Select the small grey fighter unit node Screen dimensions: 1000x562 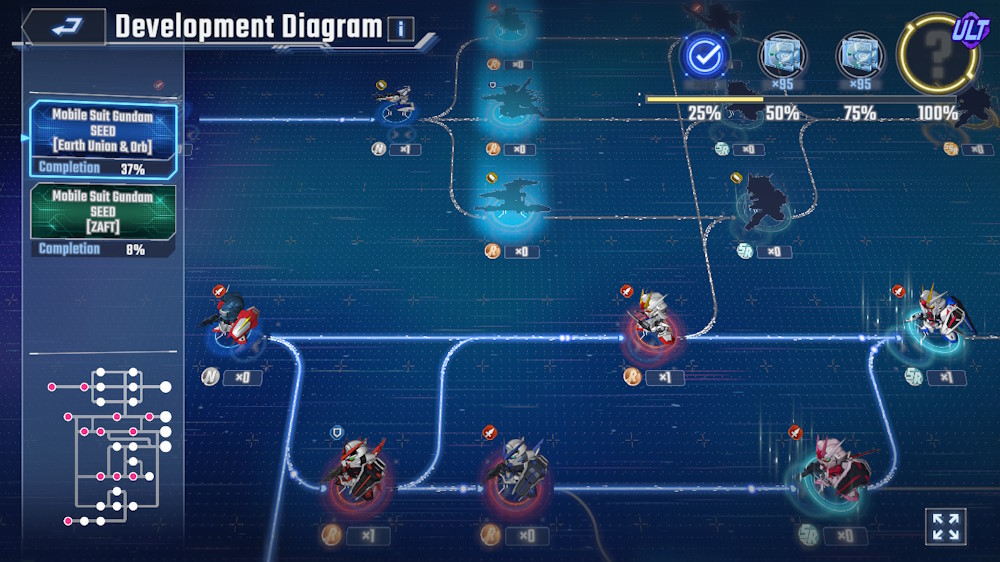point(398,103)
